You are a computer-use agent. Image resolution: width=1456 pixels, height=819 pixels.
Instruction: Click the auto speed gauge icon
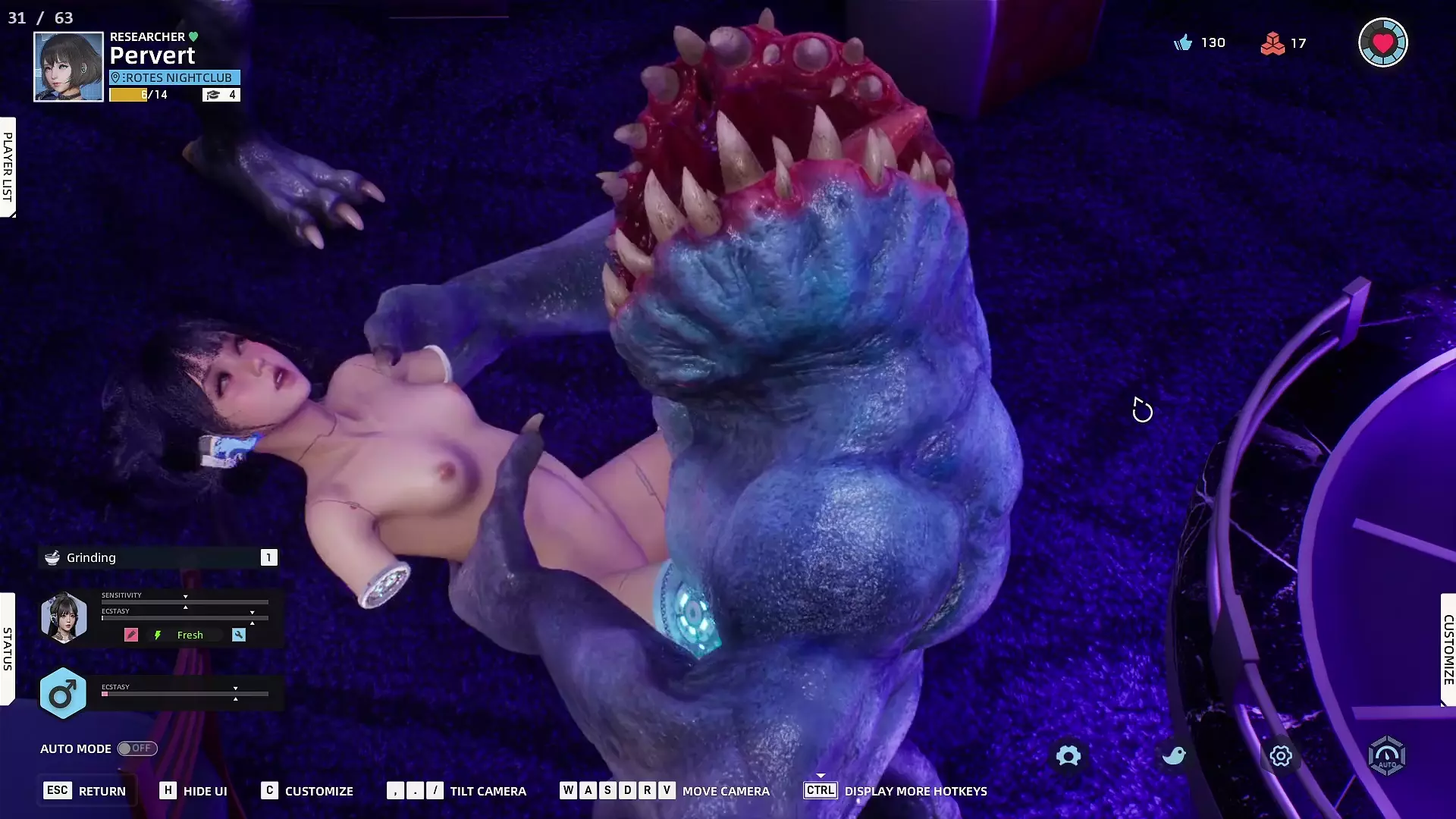coord(1386,756)
